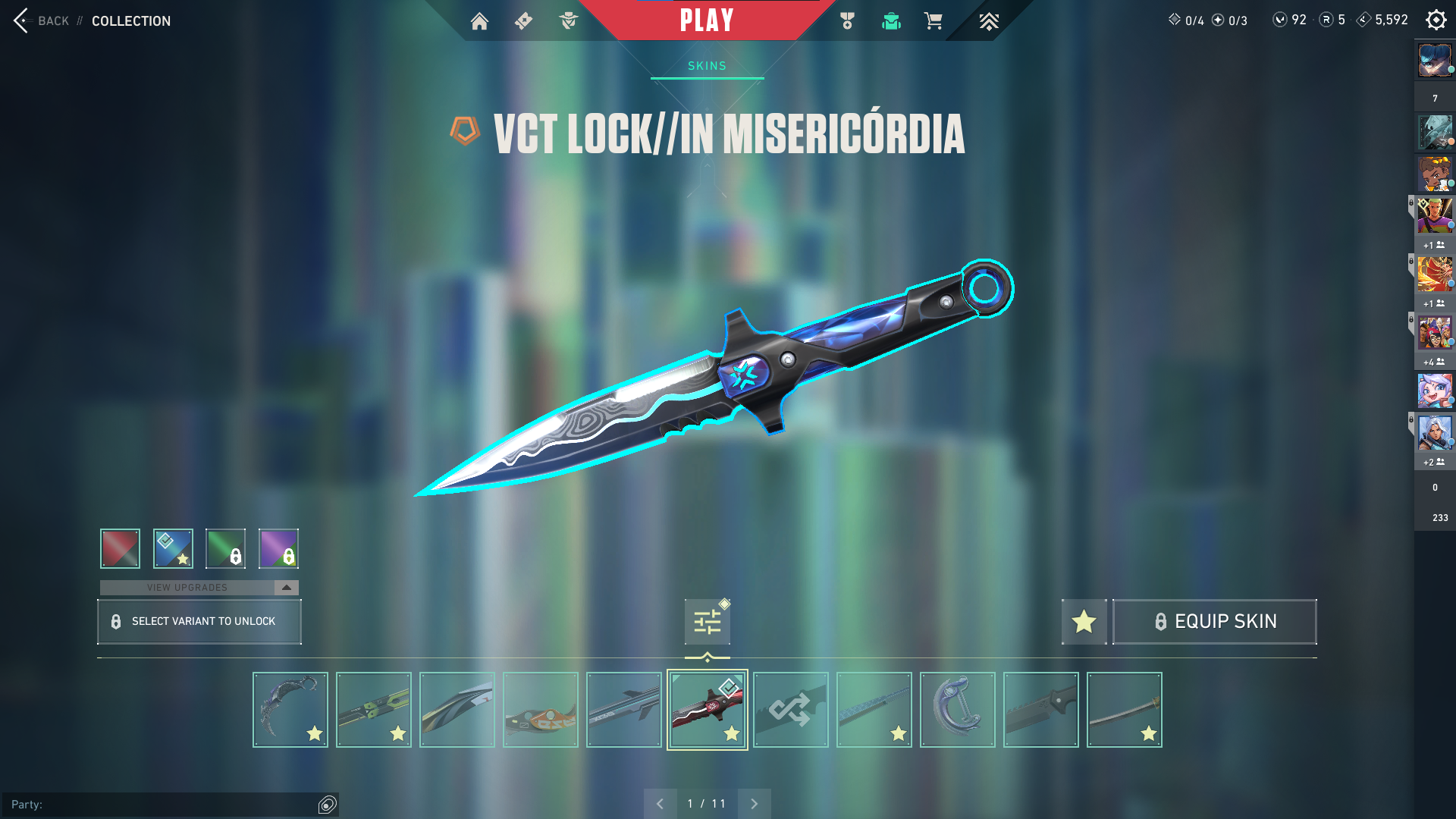Open the home screen icon
This screenshot has width=1456, height=819.
479,21
